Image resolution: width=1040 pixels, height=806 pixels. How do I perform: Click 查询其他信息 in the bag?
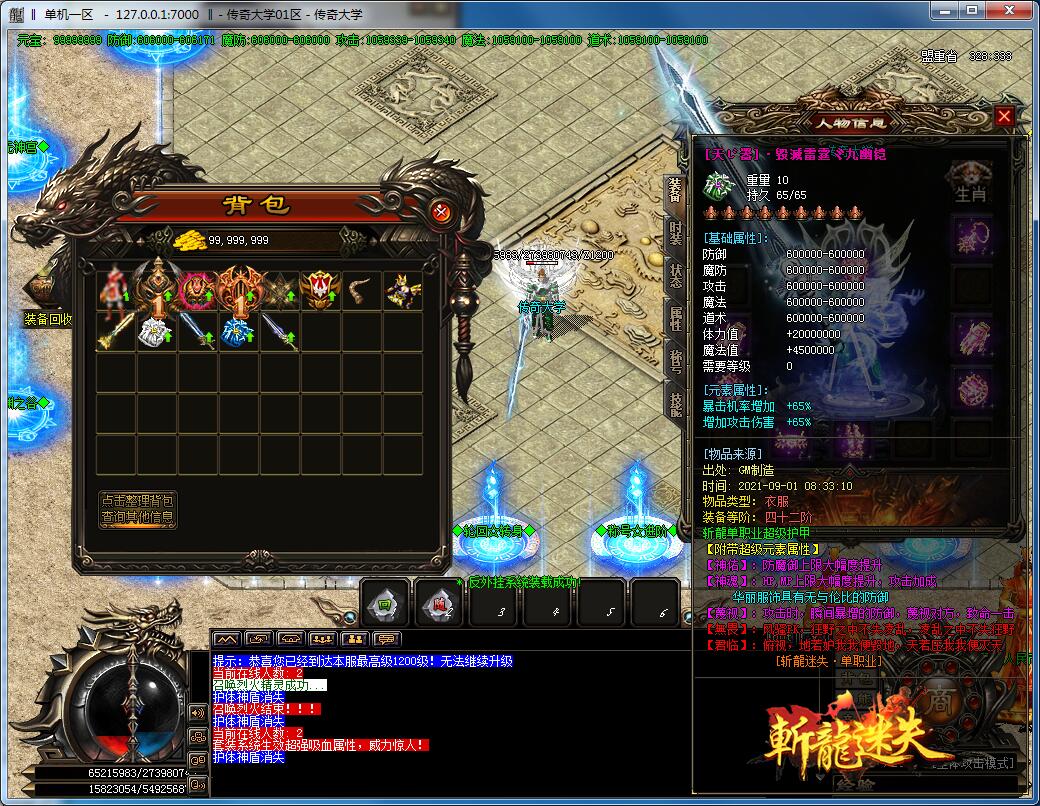[x=137, y=518]
